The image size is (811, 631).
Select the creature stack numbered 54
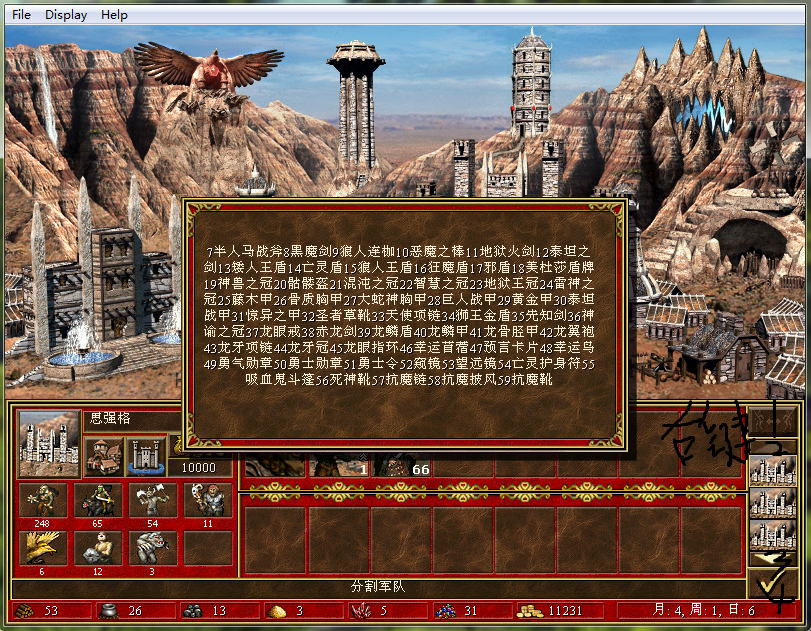click(x=153, y=501)
